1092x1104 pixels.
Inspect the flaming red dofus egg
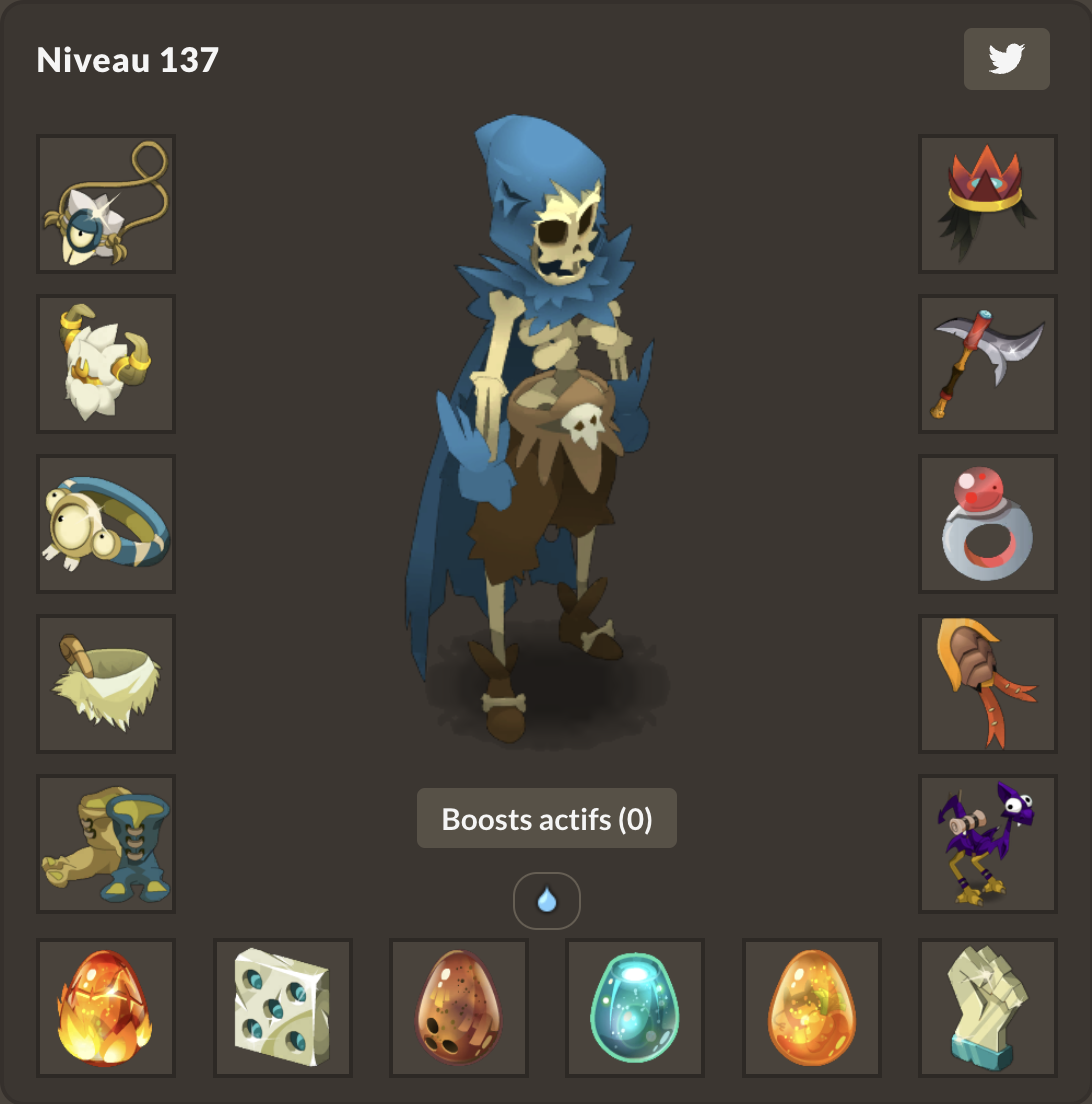[x=106, y=1008]
